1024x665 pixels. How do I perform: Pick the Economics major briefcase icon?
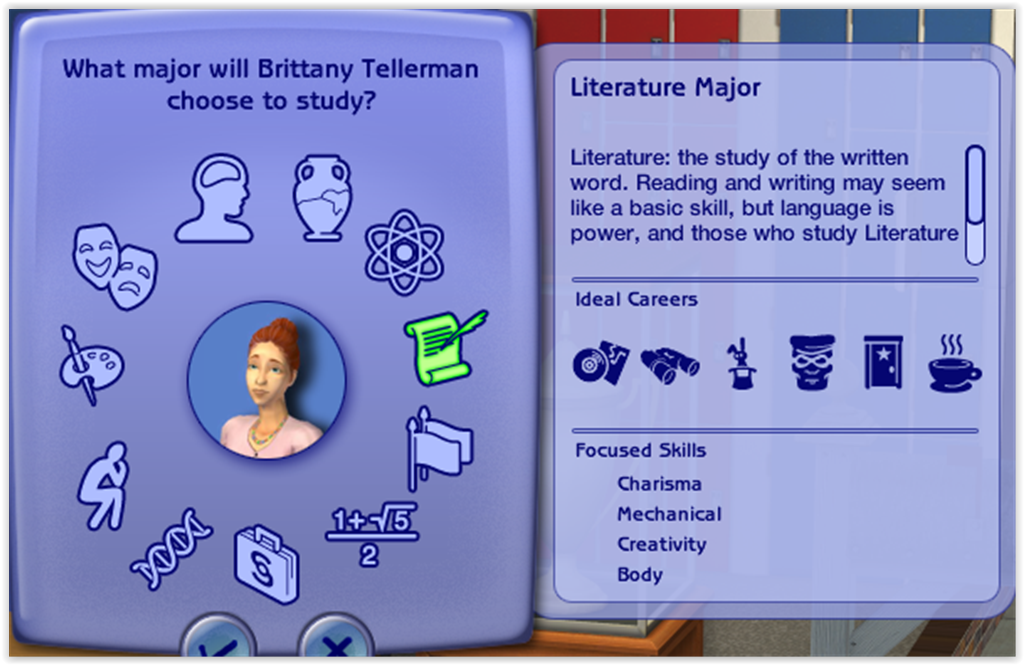point(266,565)
